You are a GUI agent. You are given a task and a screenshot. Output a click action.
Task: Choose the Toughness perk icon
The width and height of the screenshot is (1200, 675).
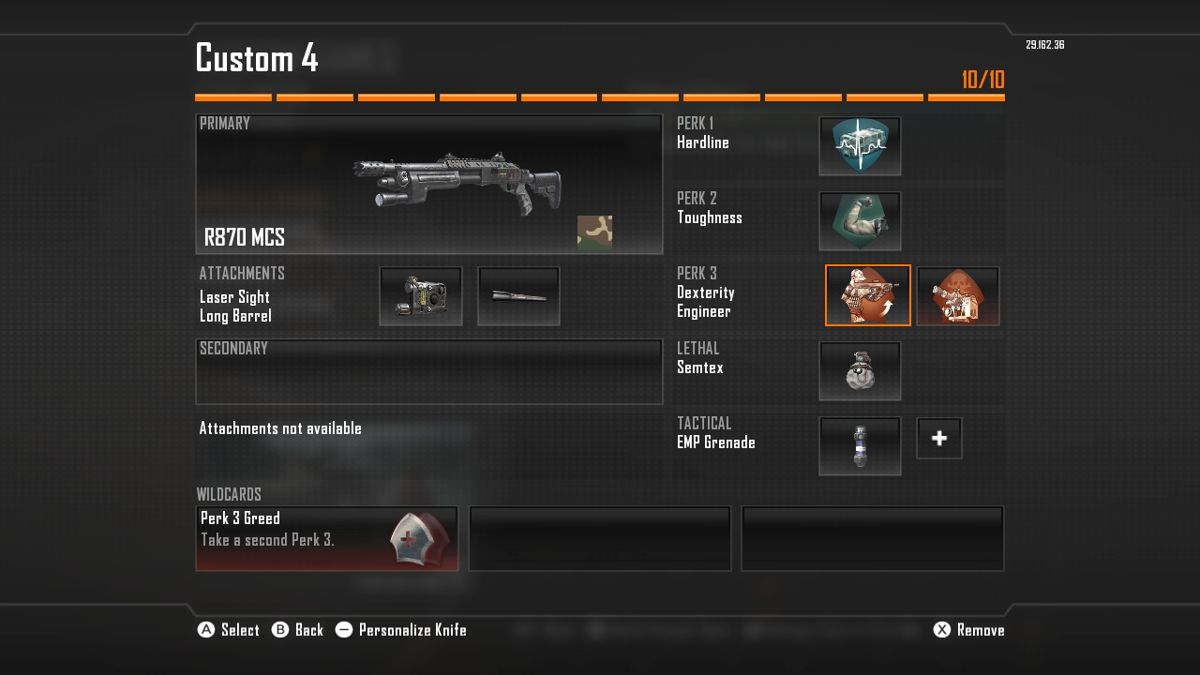point(860,221)
